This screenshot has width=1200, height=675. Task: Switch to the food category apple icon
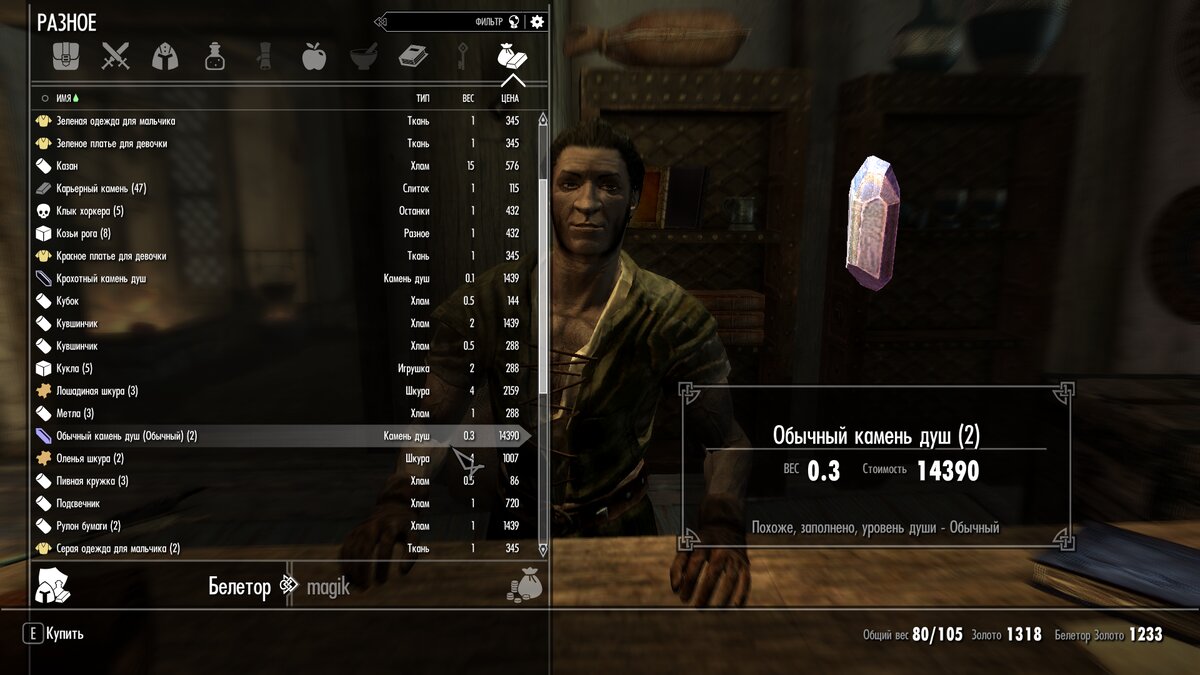pyautogui.click(x=314, y=56)
